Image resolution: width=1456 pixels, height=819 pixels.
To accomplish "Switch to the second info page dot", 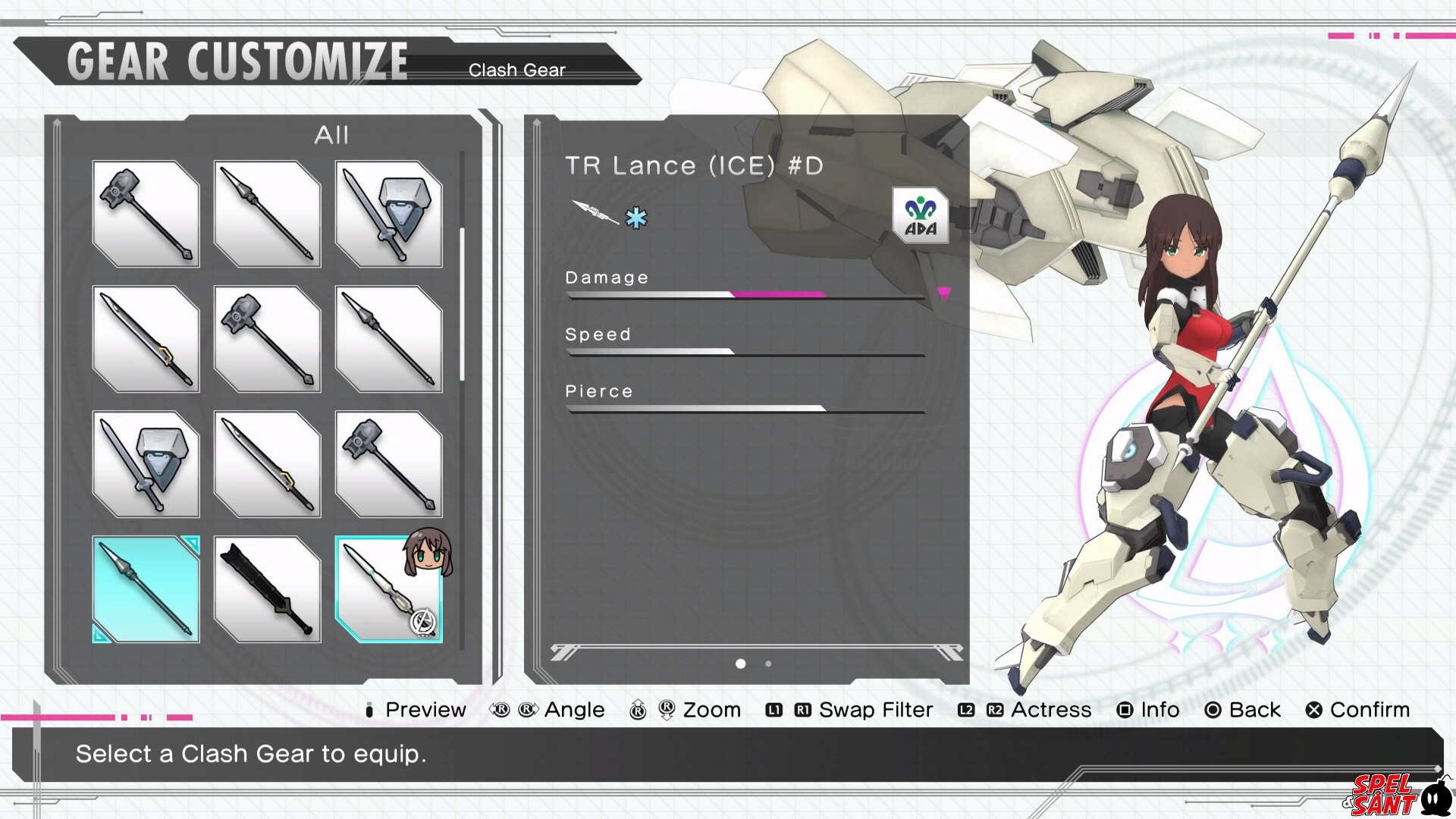I will 768,664.
